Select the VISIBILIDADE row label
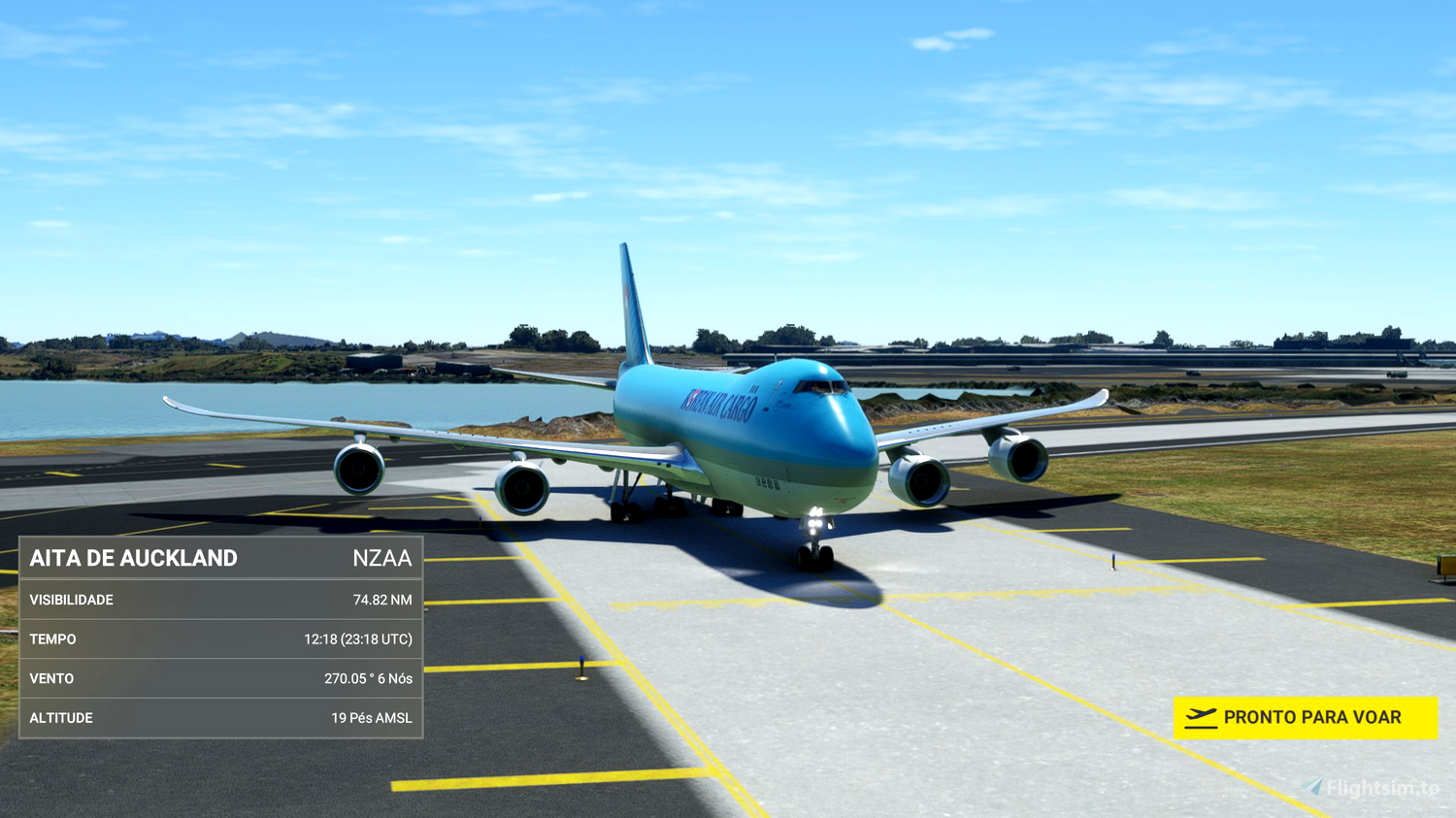 [x=73, y=600]
